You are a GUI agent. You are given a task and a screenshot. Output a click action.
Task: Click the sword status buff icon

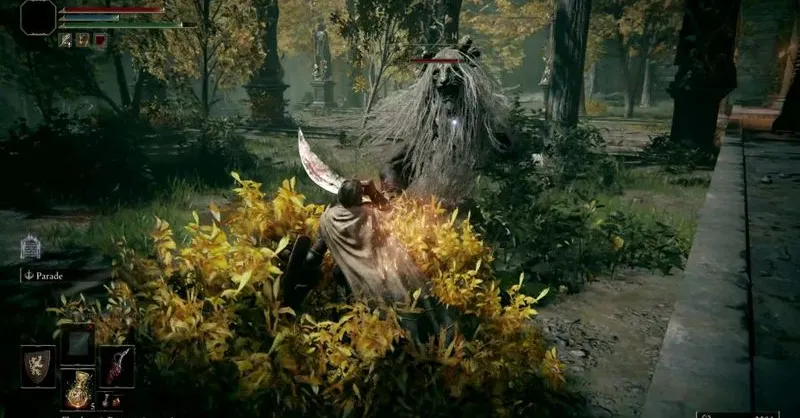(66, 40)
